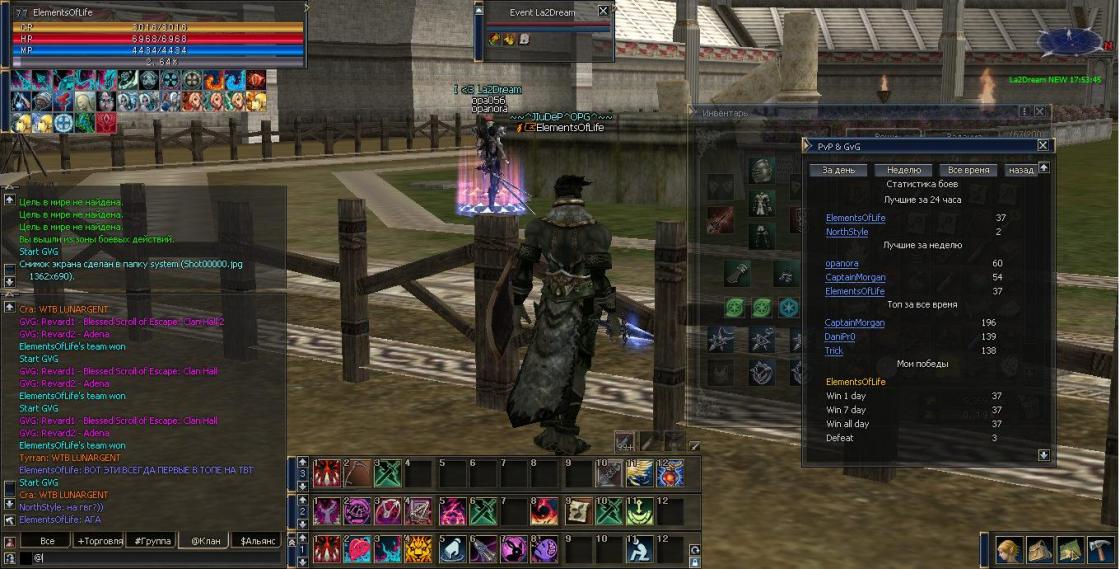The image size is (1120, 569).
Task: Open NorthStyle's player link in the rankings
Action: tap(847, 232)
